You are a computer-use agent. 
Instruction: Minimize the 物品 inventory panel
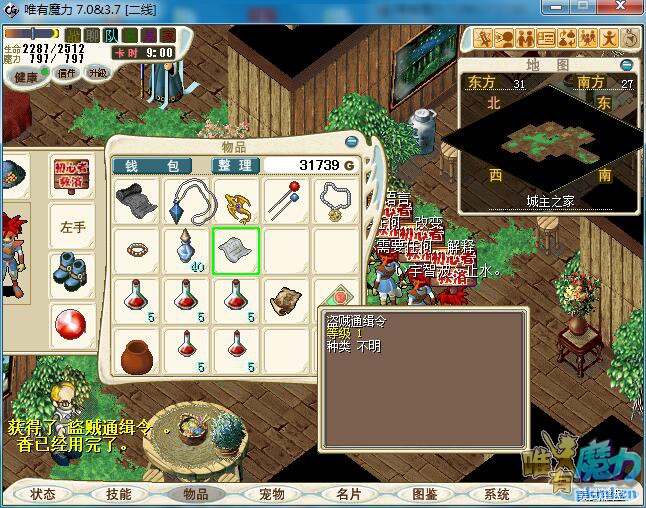point(351,141)
